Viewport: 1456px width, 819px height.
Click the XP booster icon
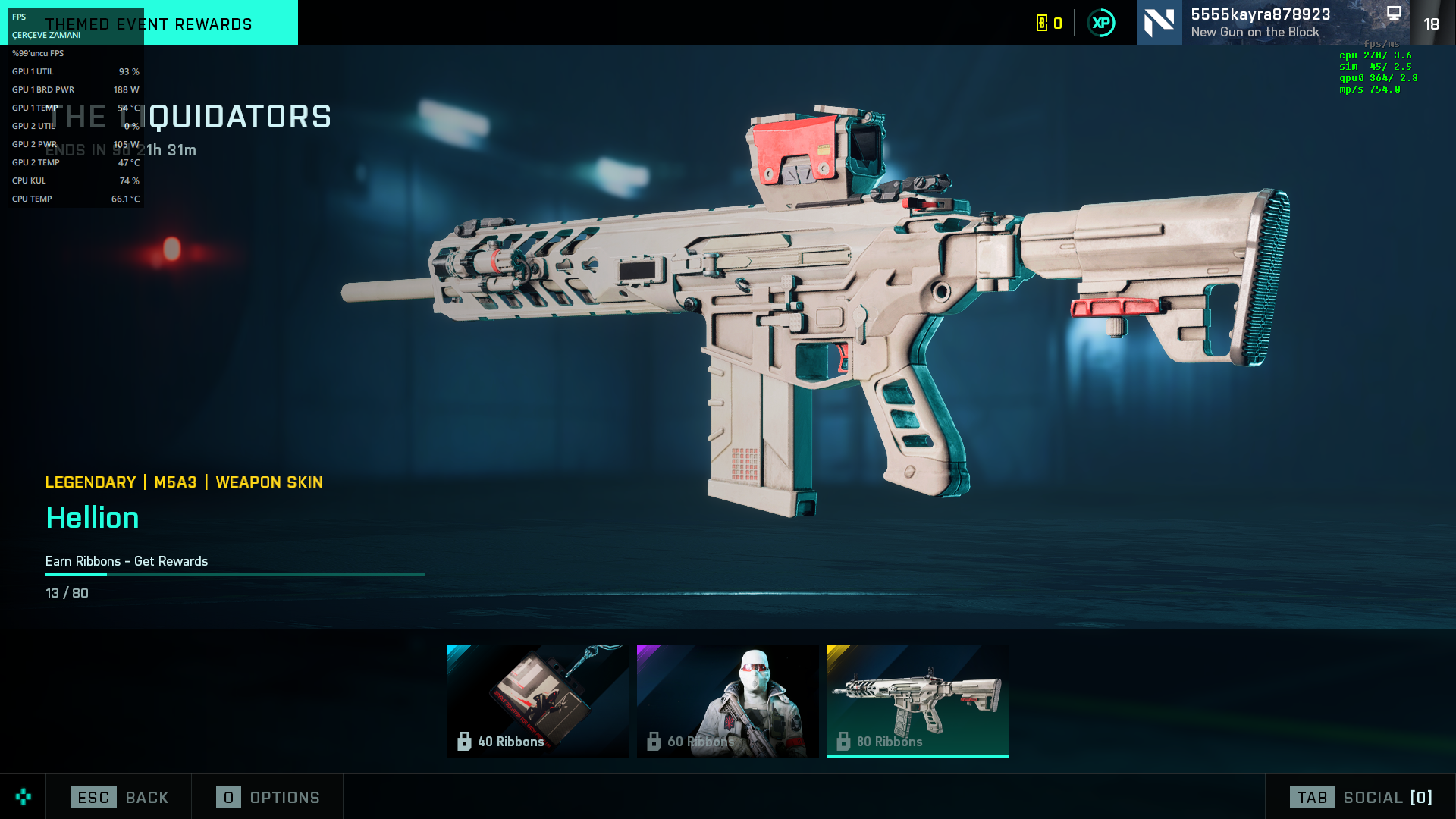pyautogui.click(x=1101, y=23)
